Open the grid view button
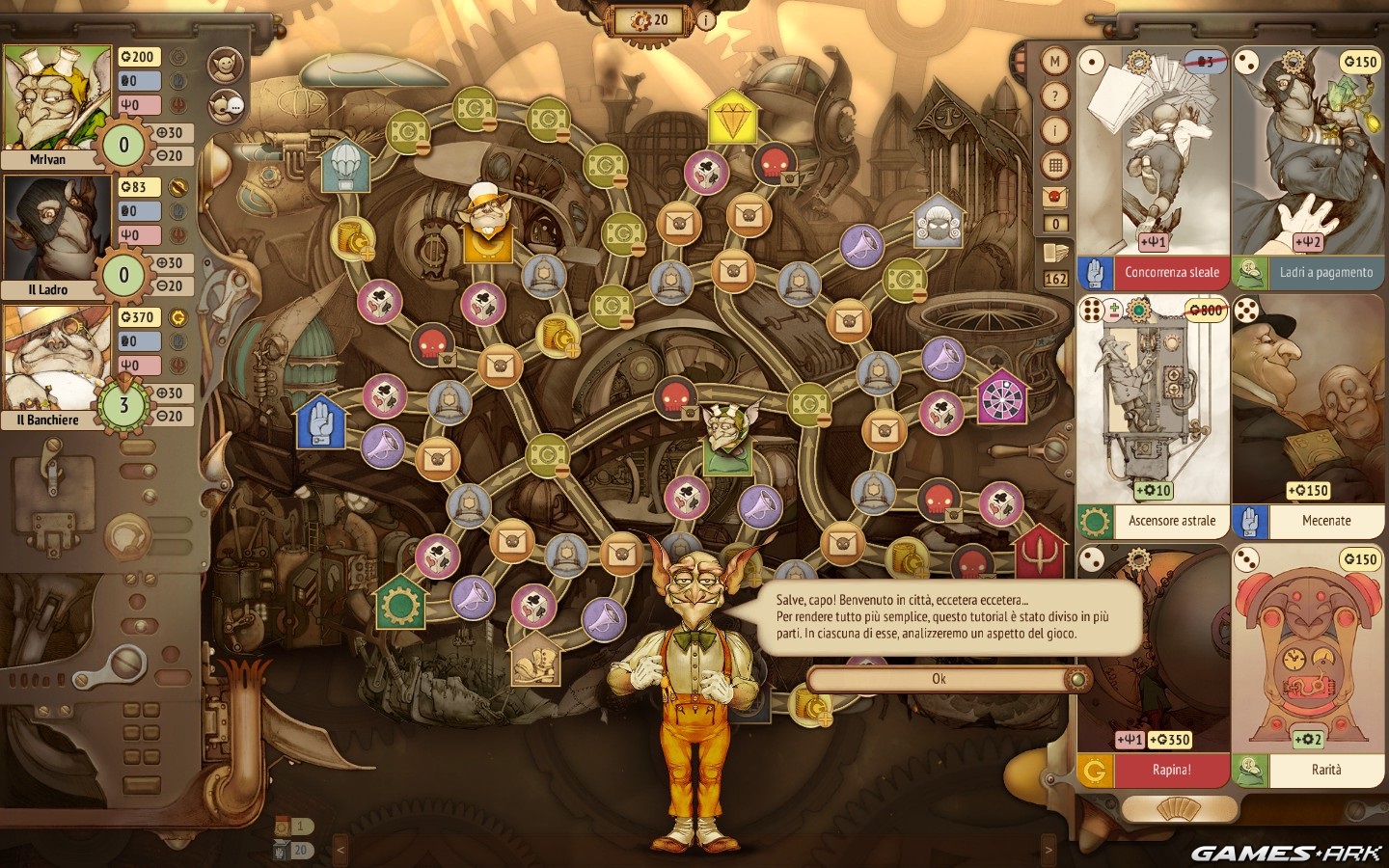This screenshot has width=1389, height=868. pos(1055,165)
